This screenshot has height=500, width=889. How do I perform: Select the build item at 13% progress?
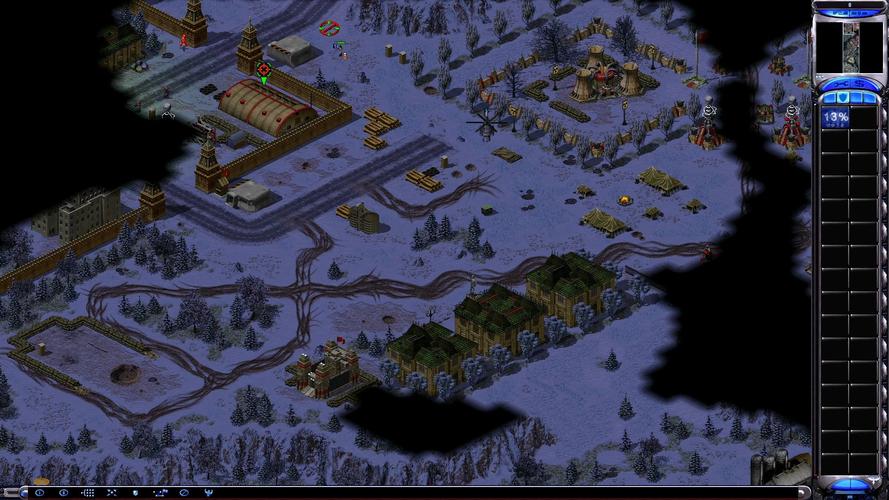tap(835, 119)
